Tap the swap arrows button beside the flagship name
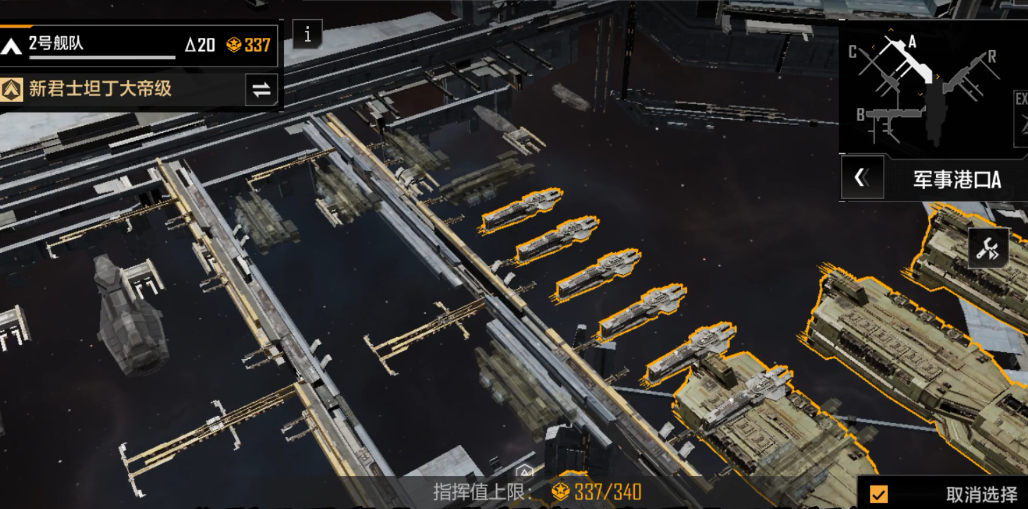The width and height of the screenshot is (1028, 509). coord(261,89)
